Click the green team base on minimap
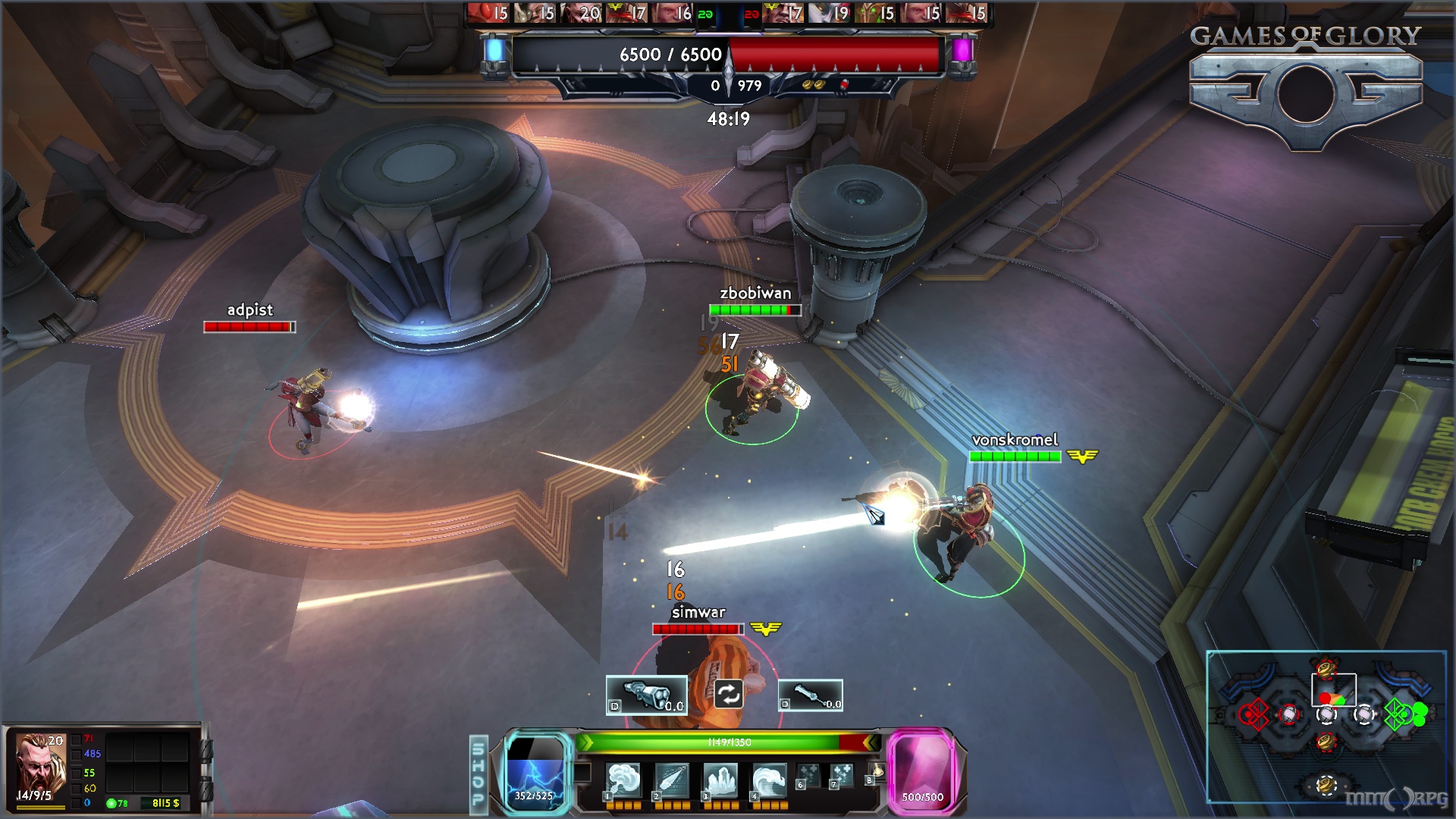The width and height of the screenshot is (1456, 819). point(1399,714)
